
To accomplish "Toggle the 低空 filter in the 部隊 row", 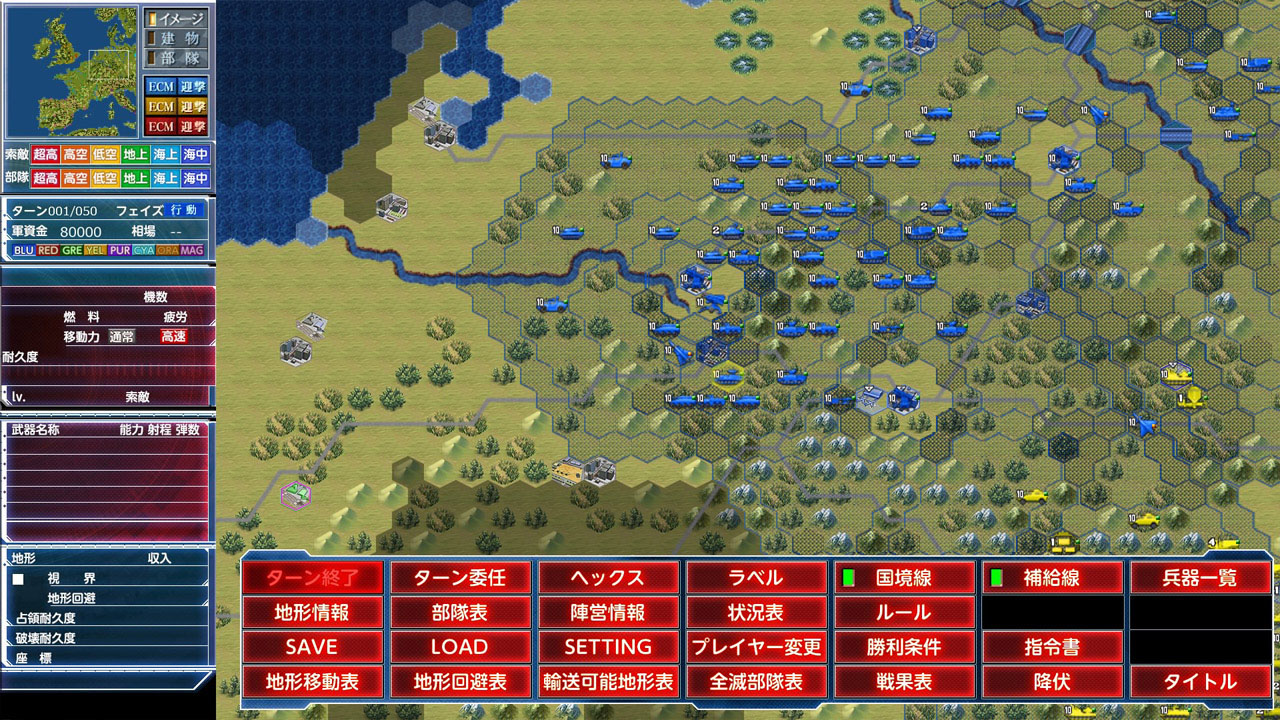I will (107, 177).
